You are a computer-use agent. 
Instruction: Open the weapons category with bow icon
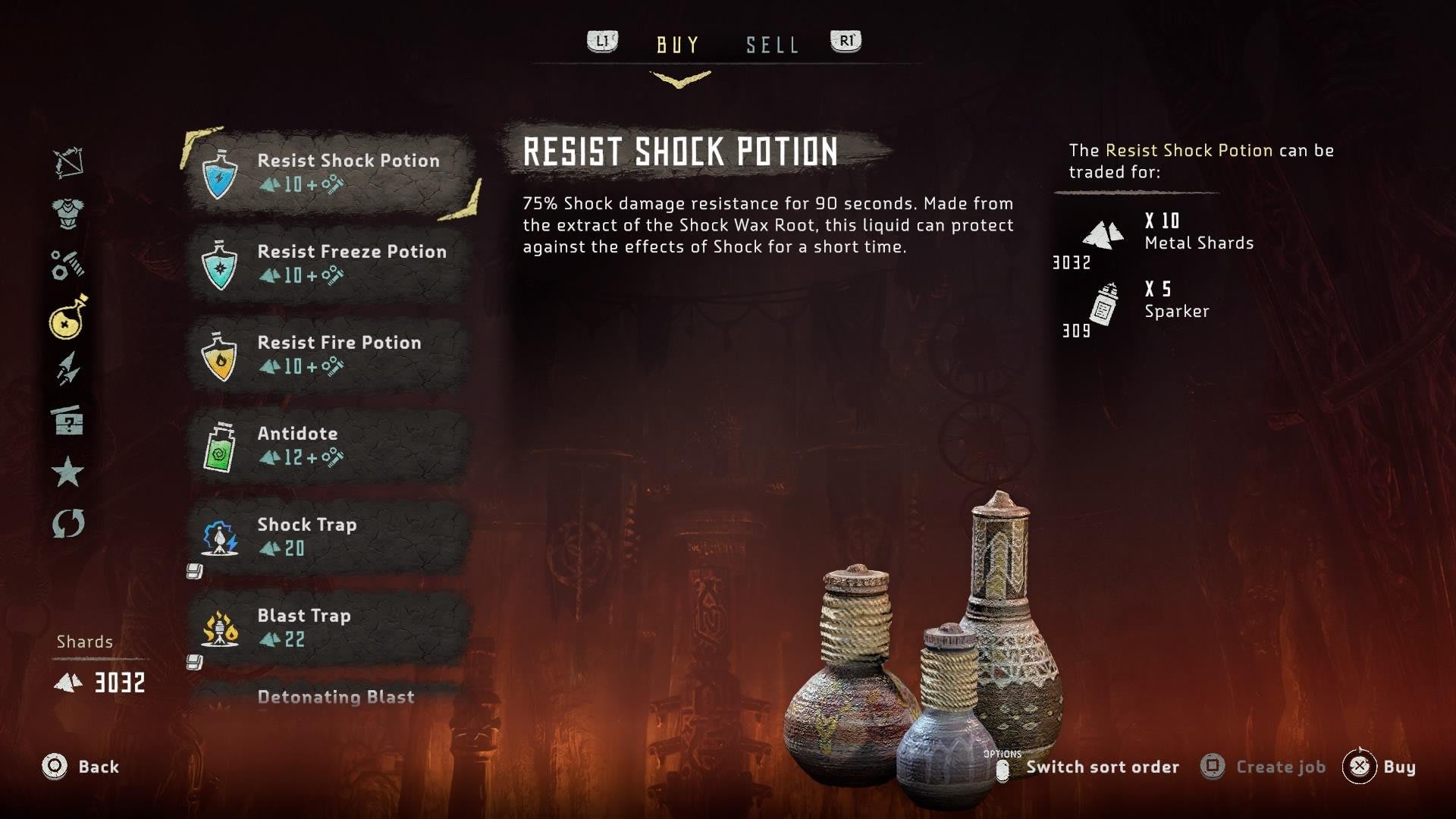68,162
